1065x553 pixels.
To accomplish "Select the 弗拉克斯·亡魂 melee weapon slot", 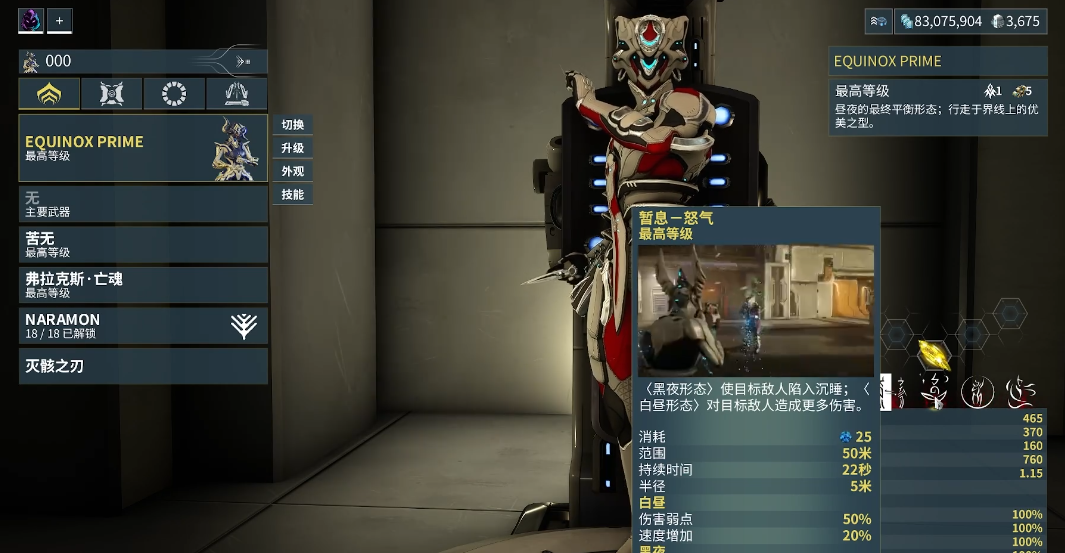I will (143, 284).
